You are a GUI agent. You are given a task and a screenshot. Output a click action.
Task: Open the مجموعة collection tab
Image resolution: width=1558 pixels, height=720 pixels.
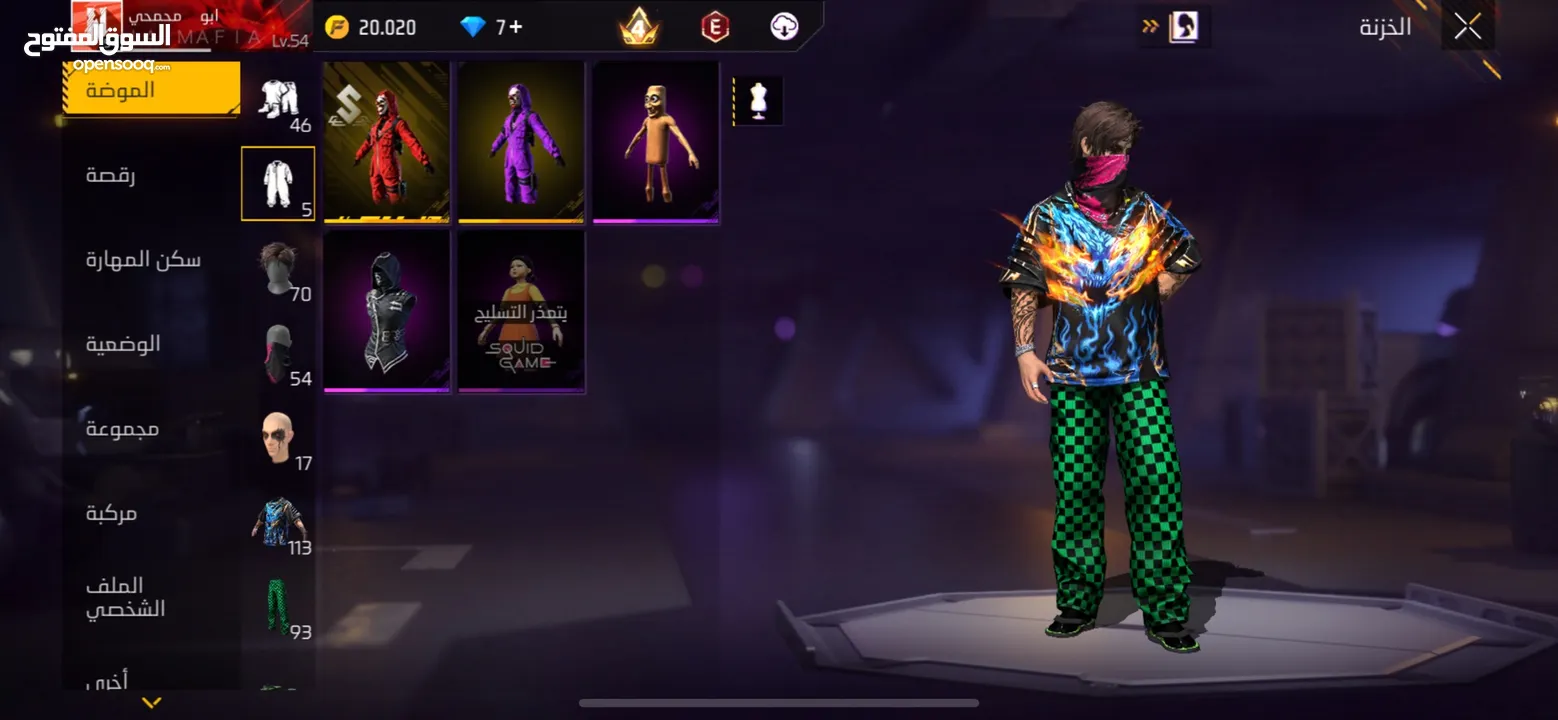tap(122, 429)
